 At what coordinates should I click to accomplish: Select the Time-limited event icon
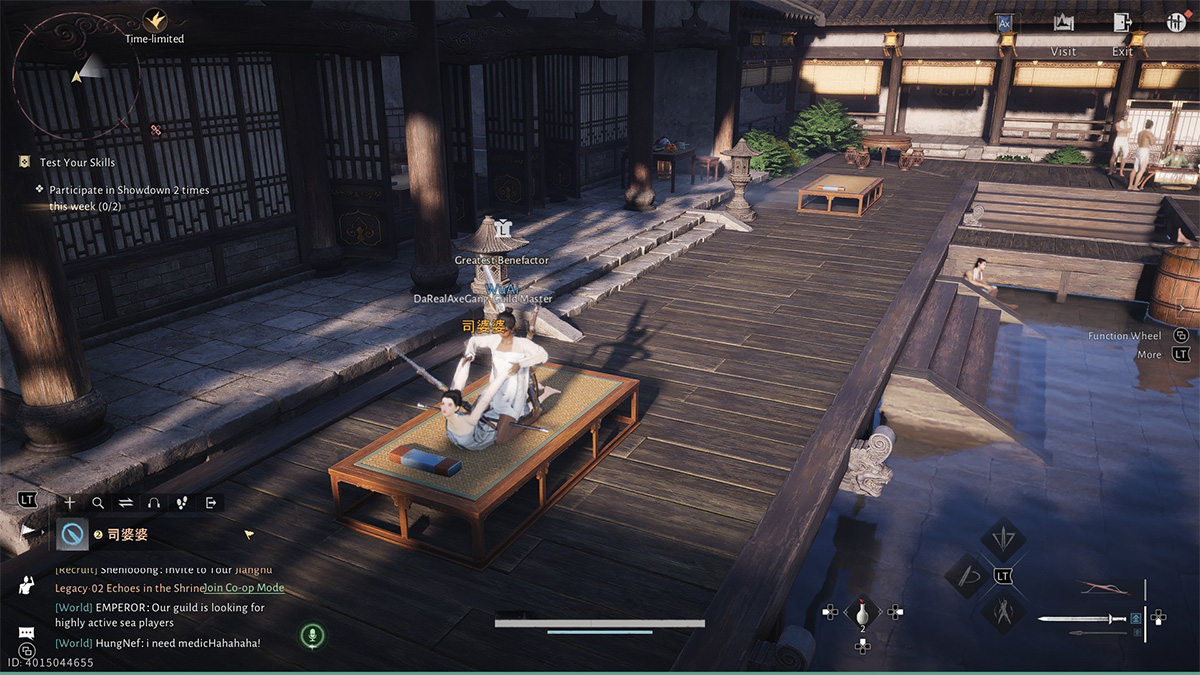154,20
